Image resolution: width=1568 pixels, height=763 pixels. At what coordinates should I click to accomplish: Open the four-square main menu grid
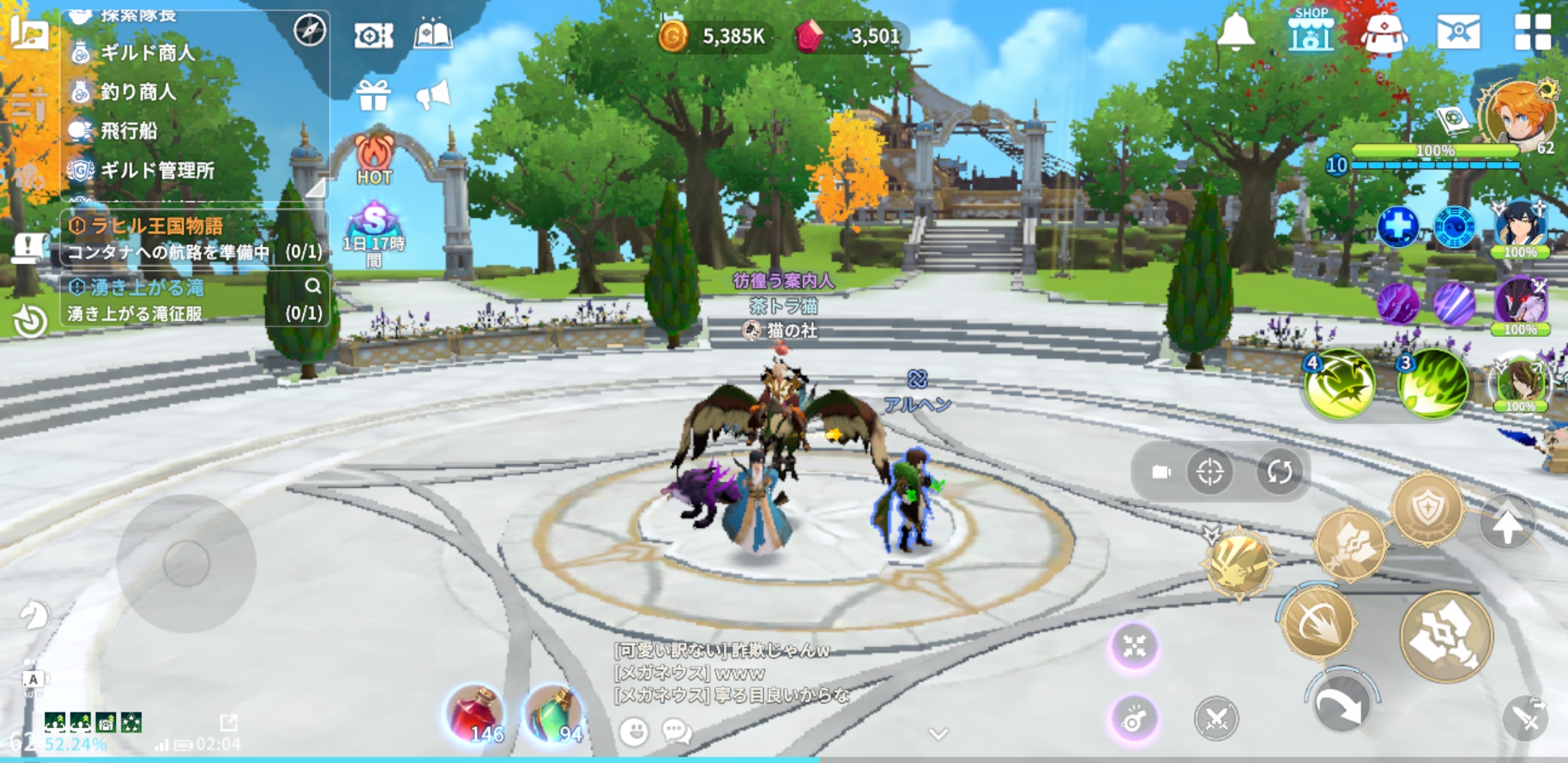[x=1532, y=32]
